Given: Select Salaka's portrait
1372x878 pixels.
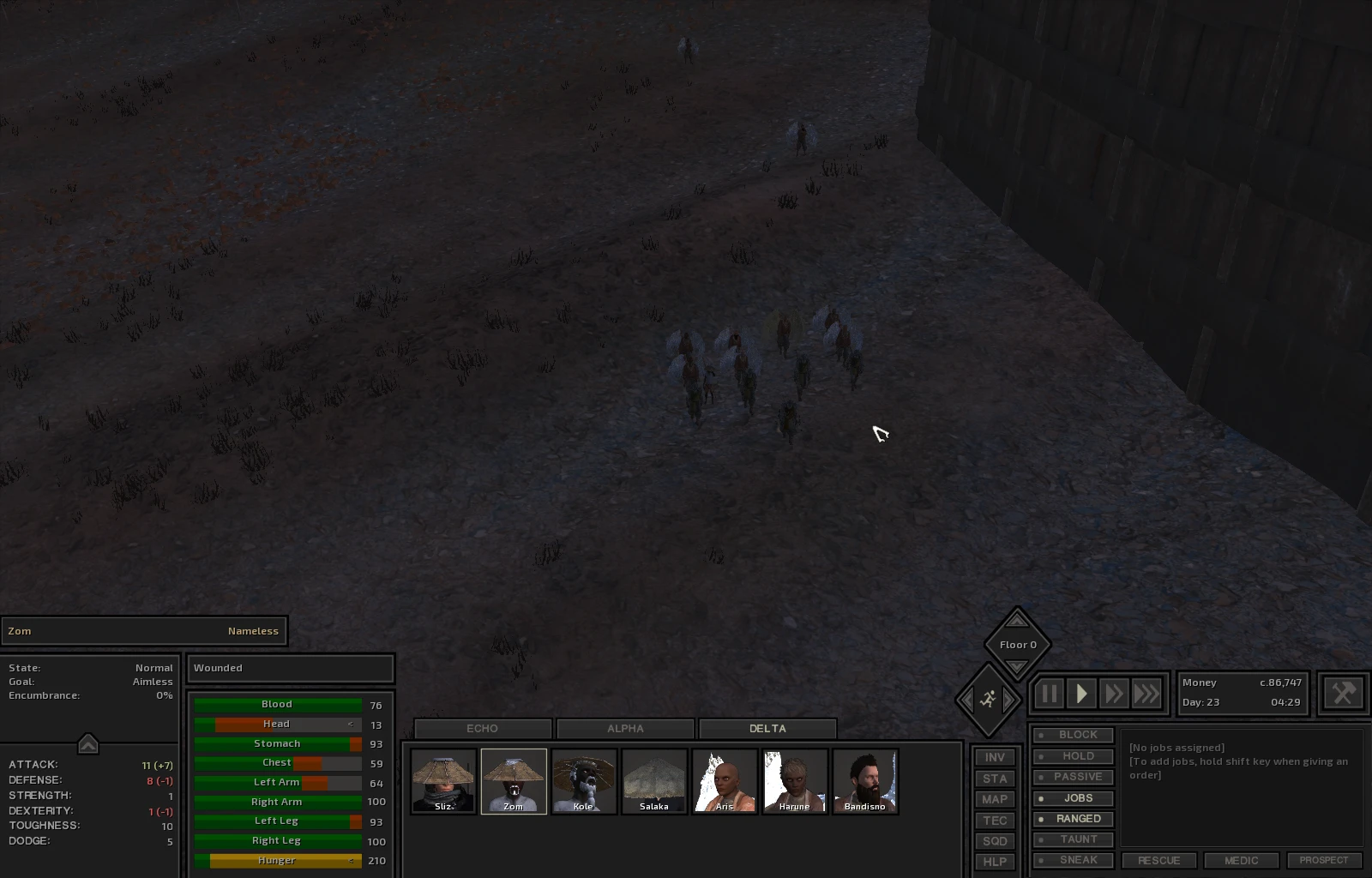Looking at the screenshot, I should click(654, 781).
